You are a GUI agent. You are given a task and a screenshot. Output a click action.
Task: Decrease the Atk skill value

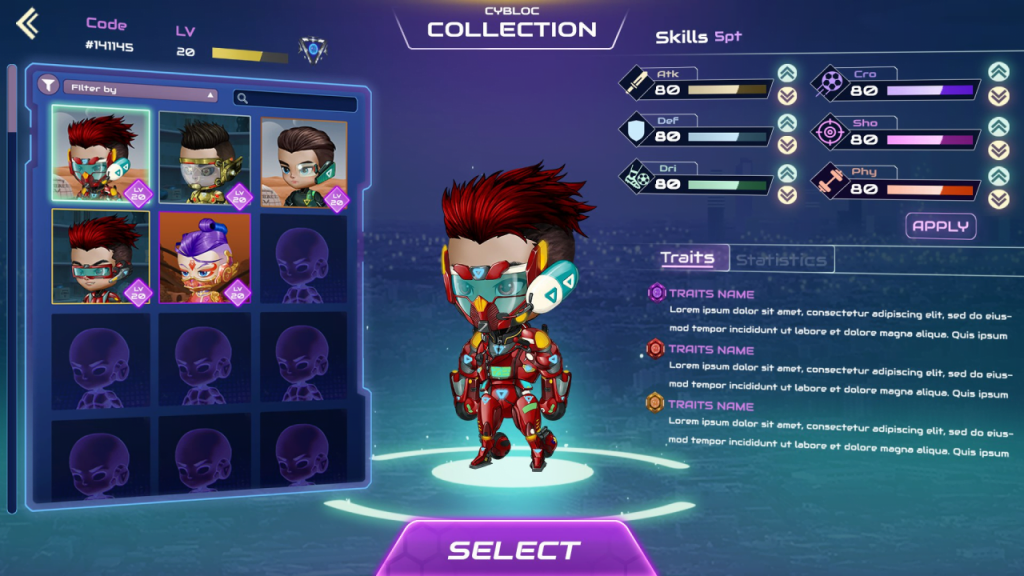click(787, 96)
